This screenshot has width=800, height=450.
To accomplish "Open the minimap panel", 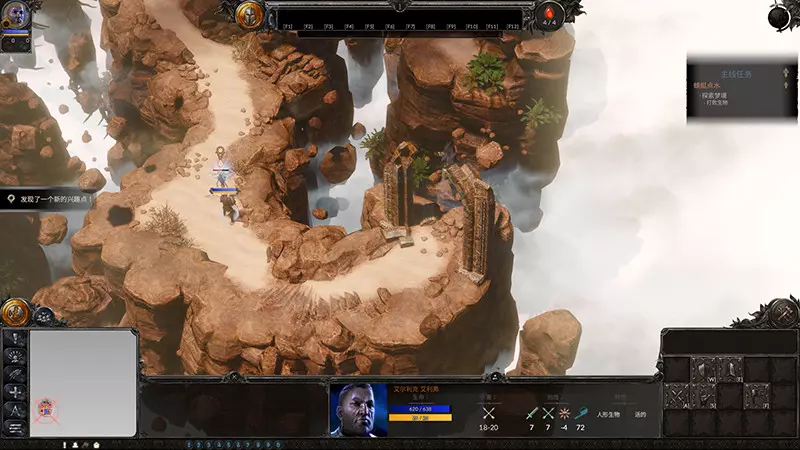I will [83, 384].
